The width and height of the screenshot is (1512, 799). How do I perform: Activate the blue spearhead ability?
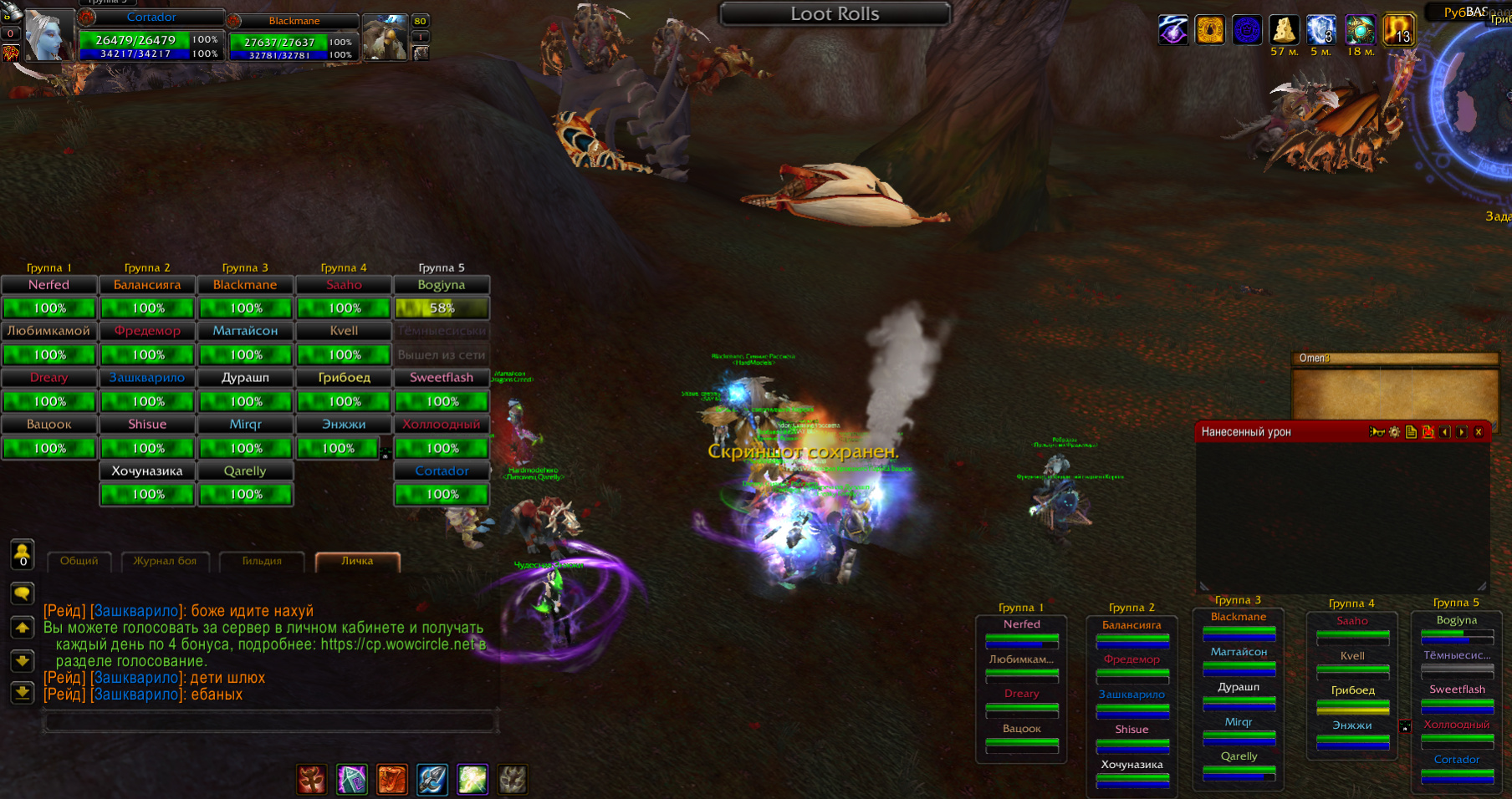point(432,780)
